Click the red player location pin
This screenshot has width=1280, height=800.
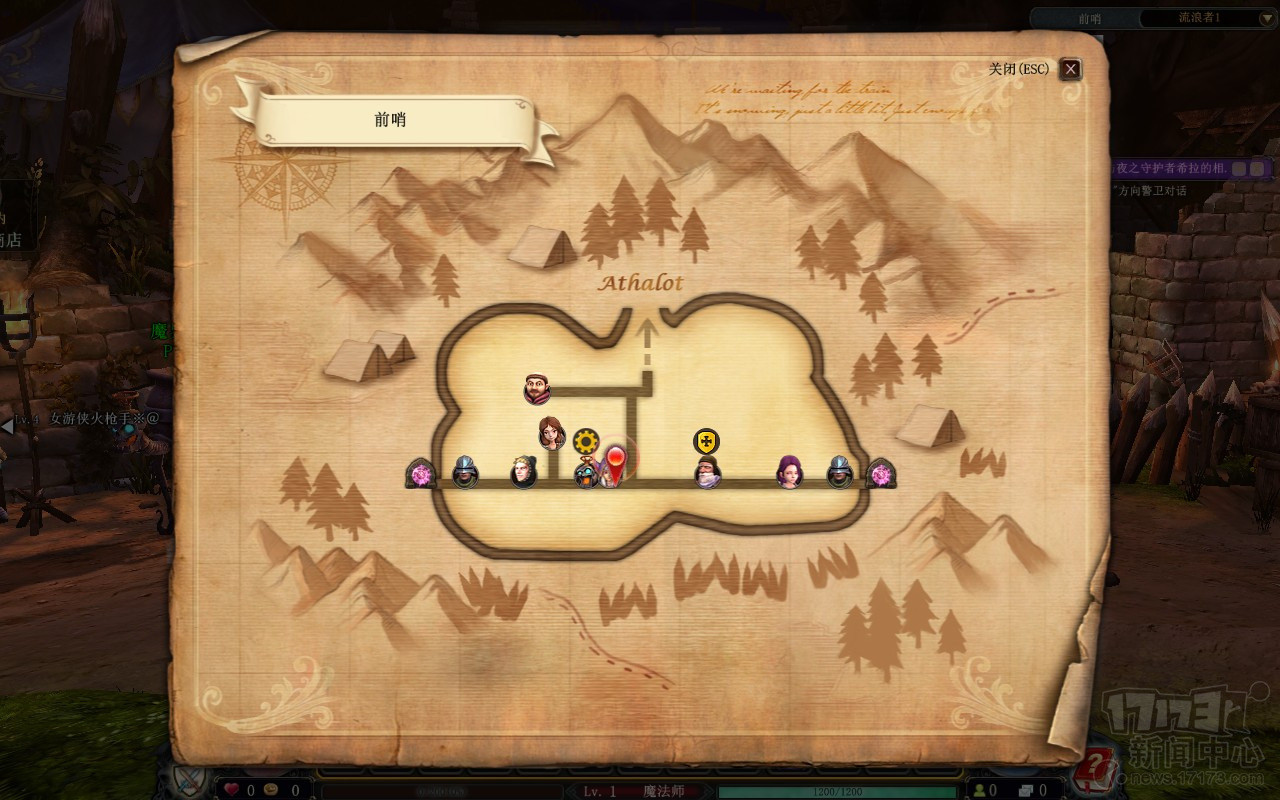[617, 462]
